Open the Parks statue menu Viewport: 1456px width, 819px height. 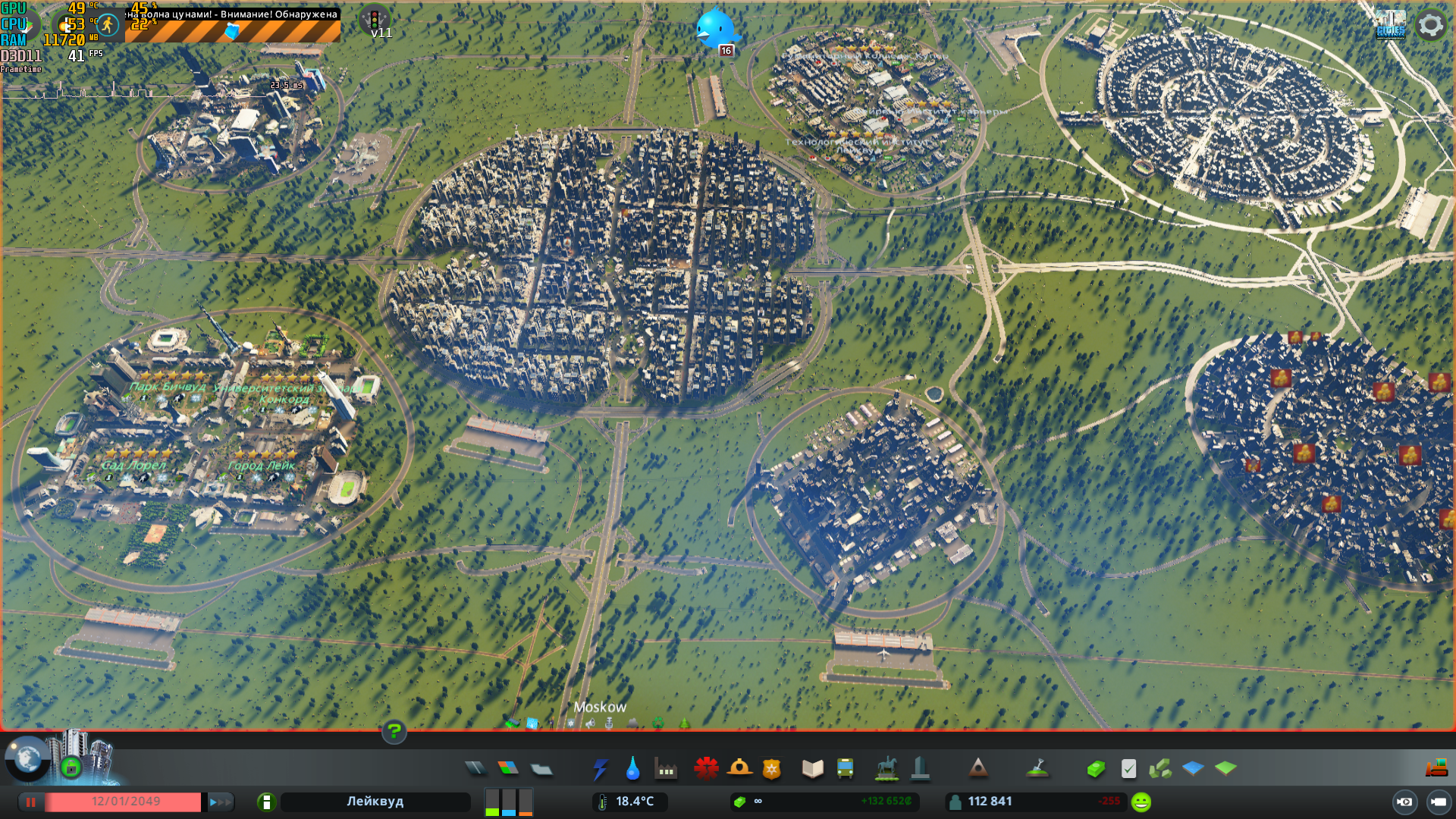pos(886,769)
